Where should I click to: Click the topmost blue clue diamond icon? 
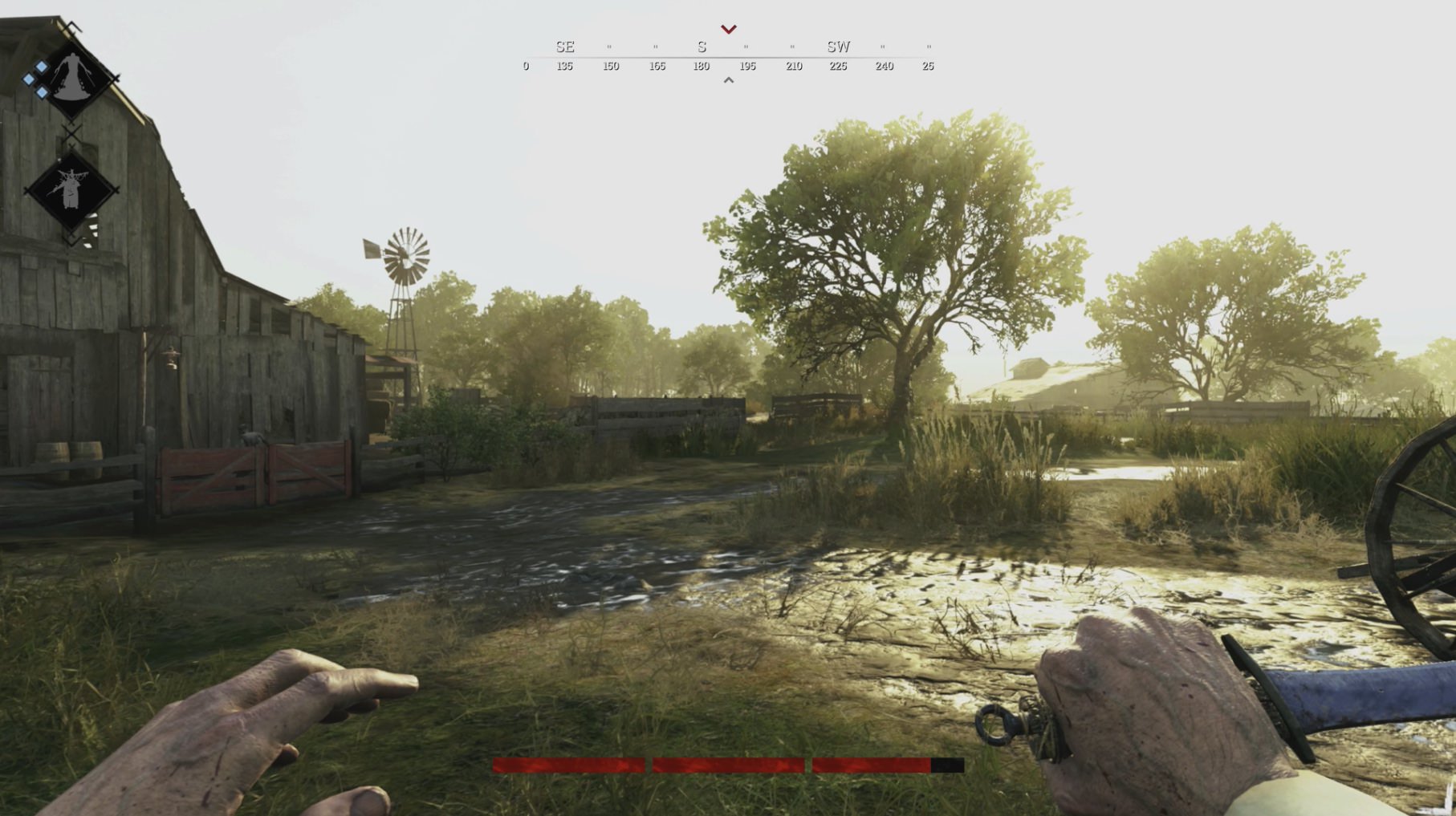coord(41,67)
